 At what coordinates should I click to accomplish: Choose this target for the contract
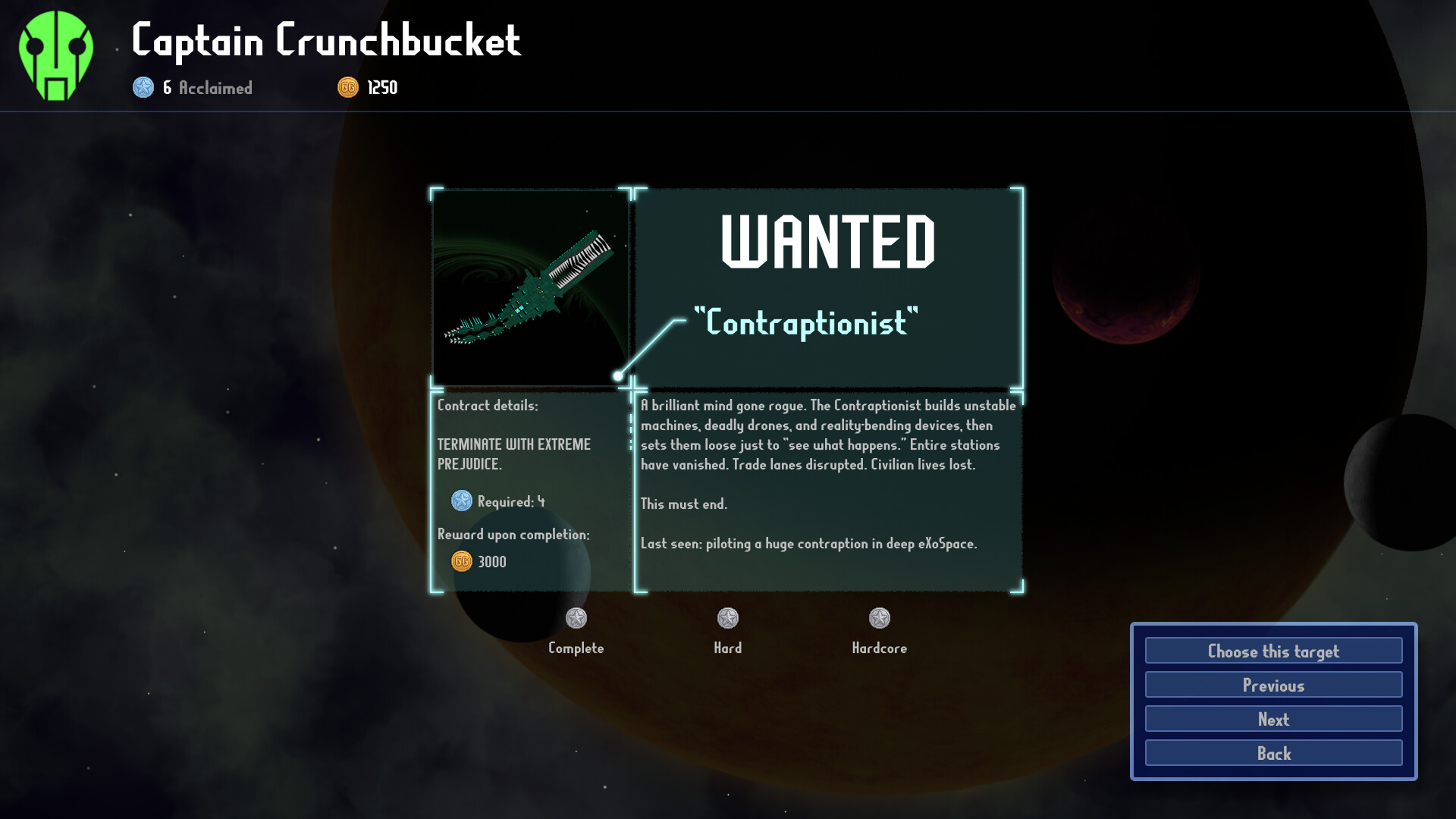click(x=1272, y=651)
